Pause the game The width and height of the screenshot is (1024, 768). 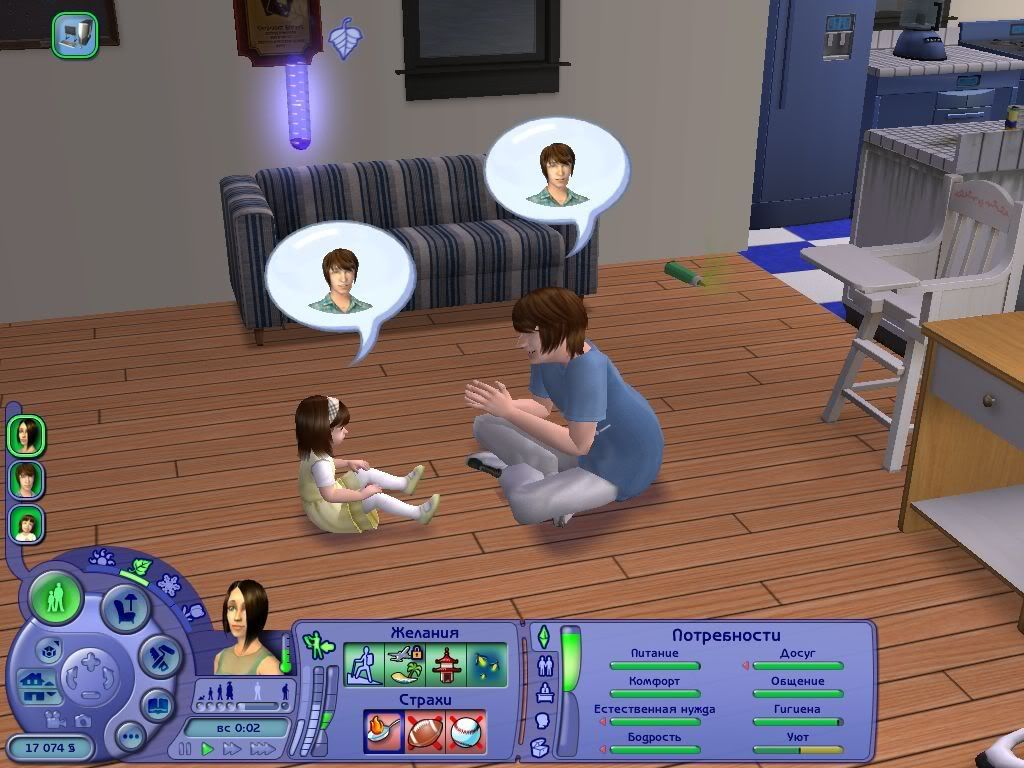(184, 748)
